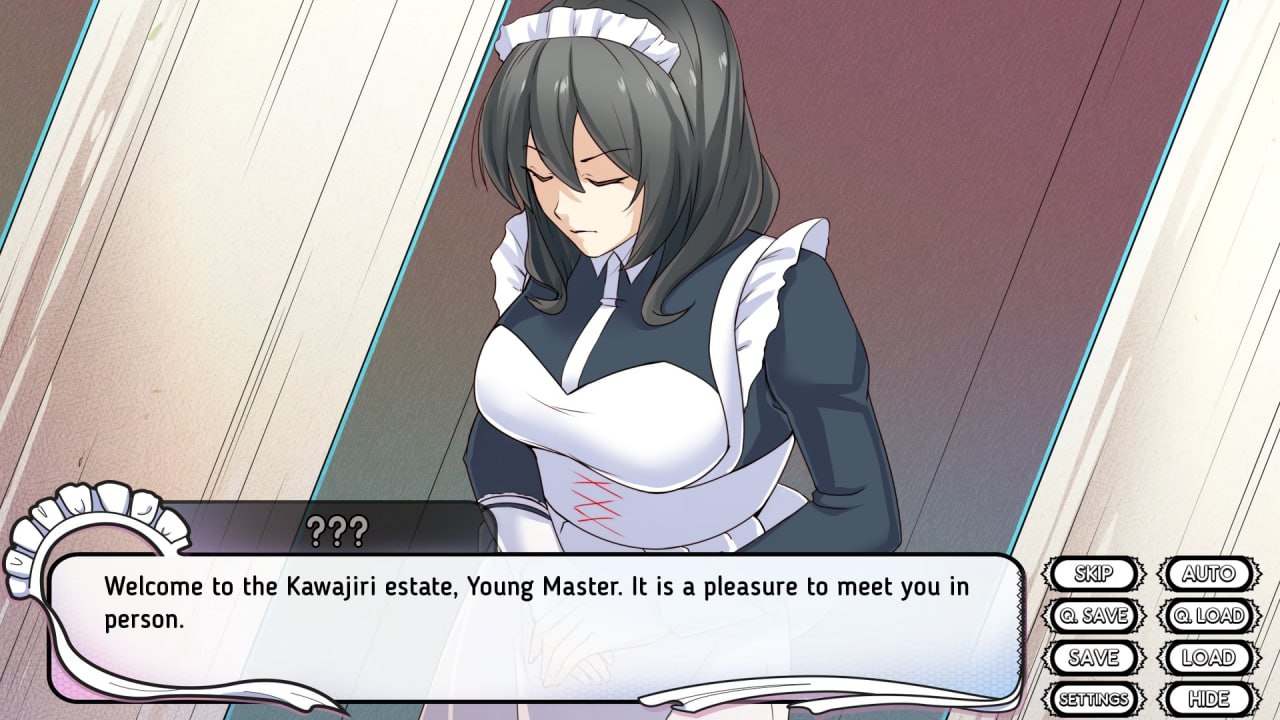Open the LOAD menu
The height and width of the screenshot is (720, 1280).
pyautogui.click(x=1210, y=658)
